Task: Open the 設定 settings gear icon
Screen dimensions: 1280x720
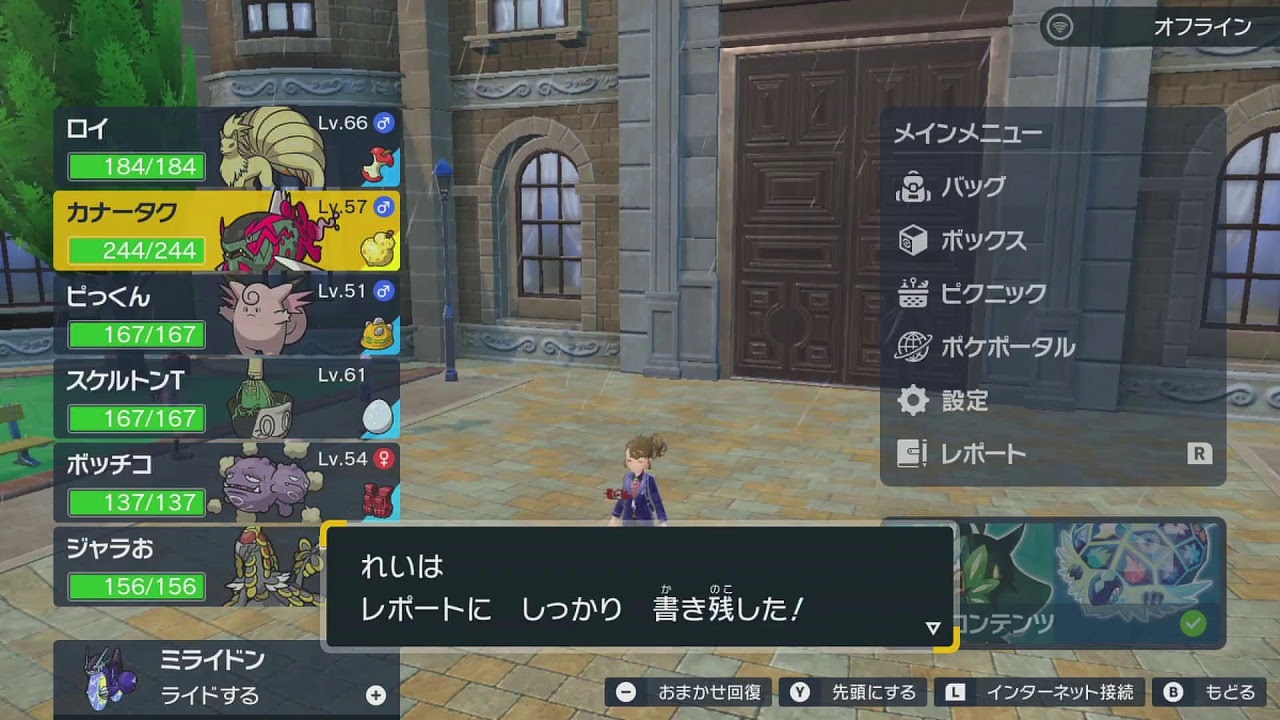Action: [914, 398]
